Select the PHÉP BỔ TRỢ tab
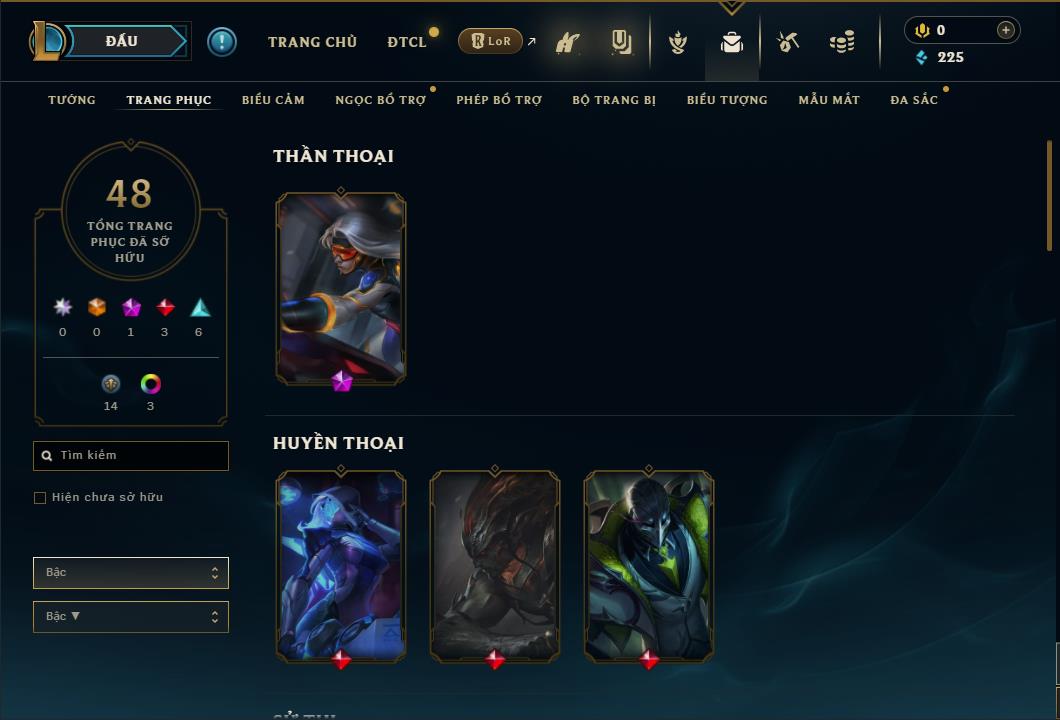 [499, 100]
